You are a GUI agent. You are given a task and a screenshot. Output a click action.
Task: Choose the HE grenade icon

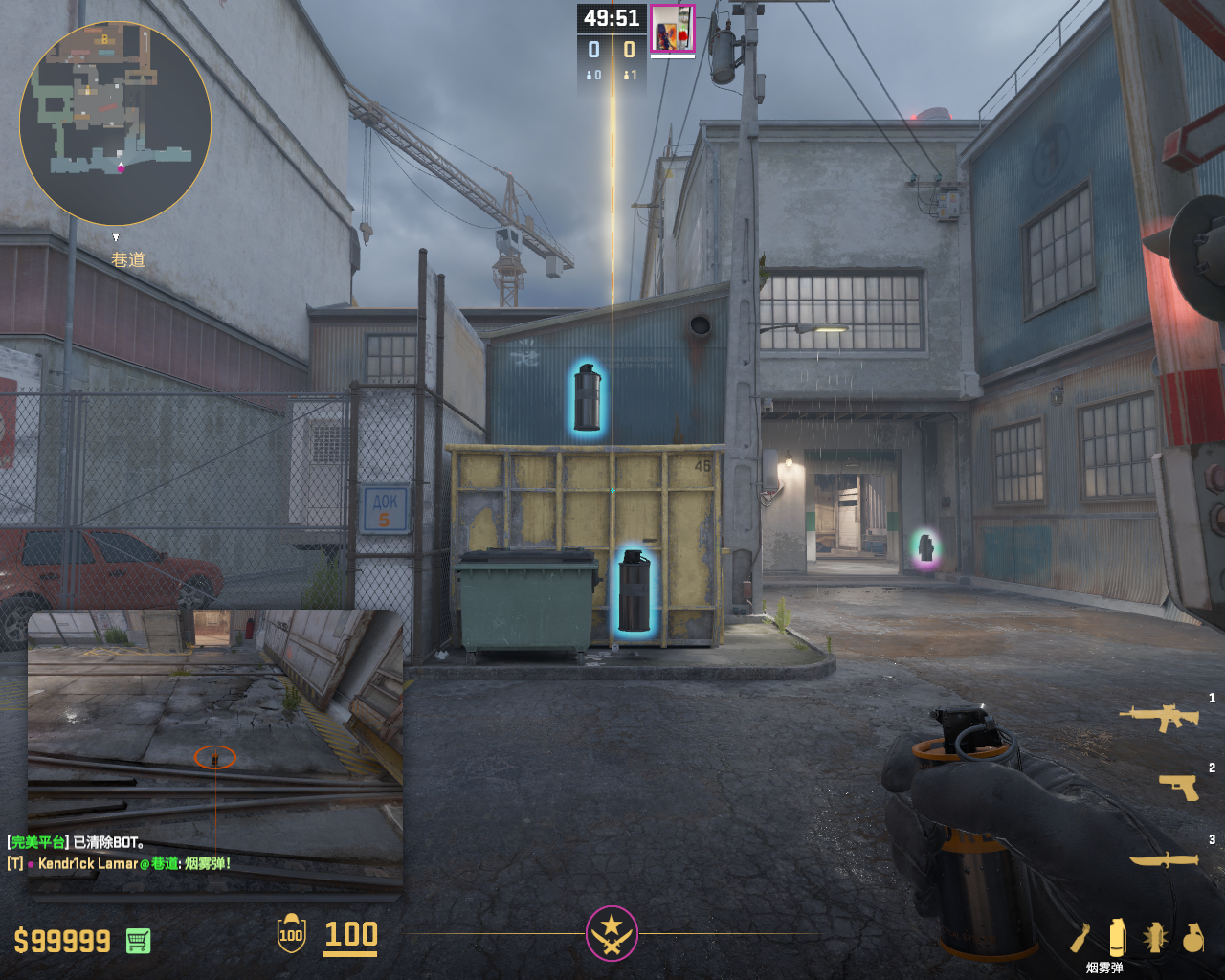click(x=1192, y=938)
